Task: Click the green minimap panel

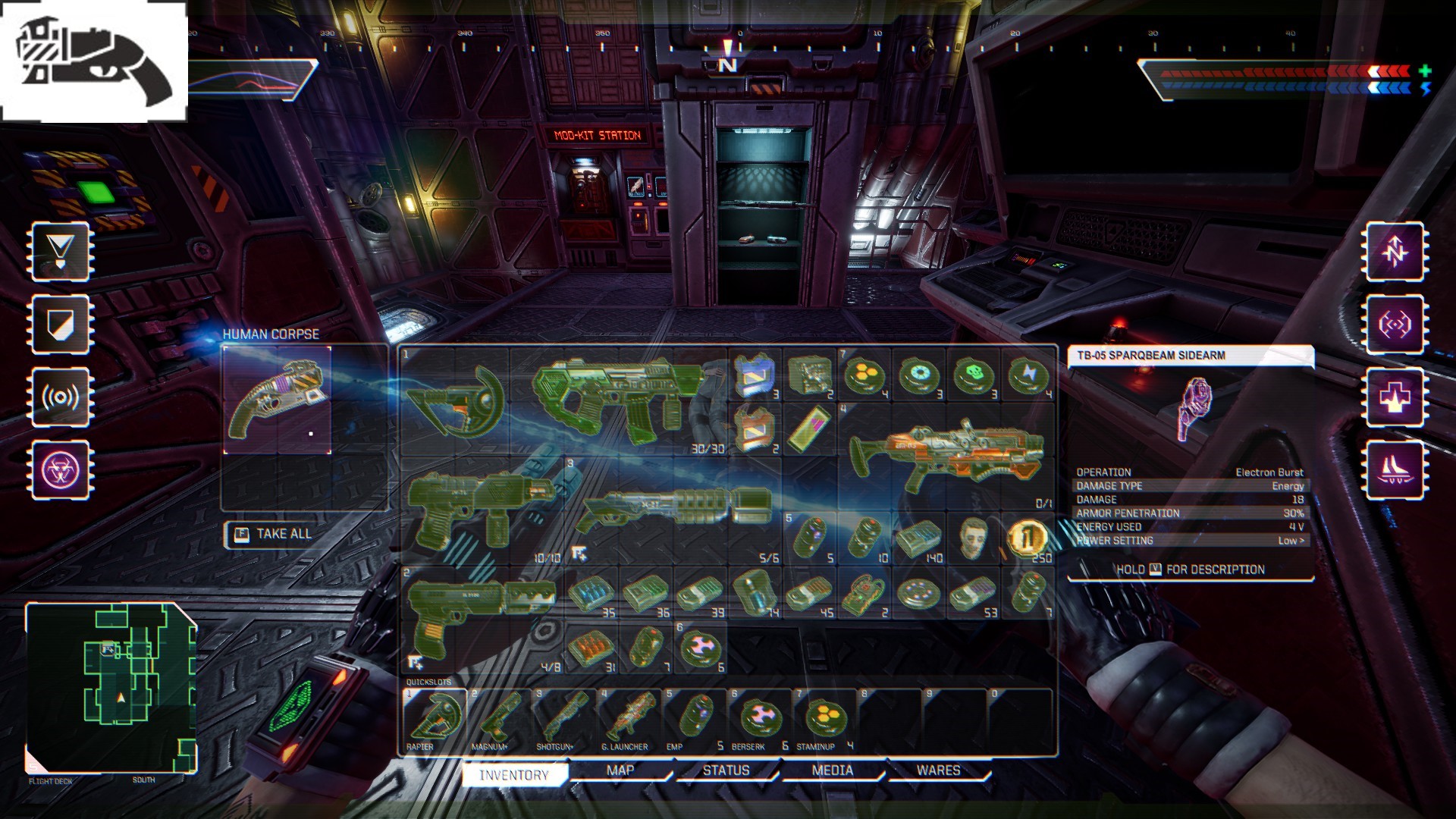Action: tap(111, 688)
